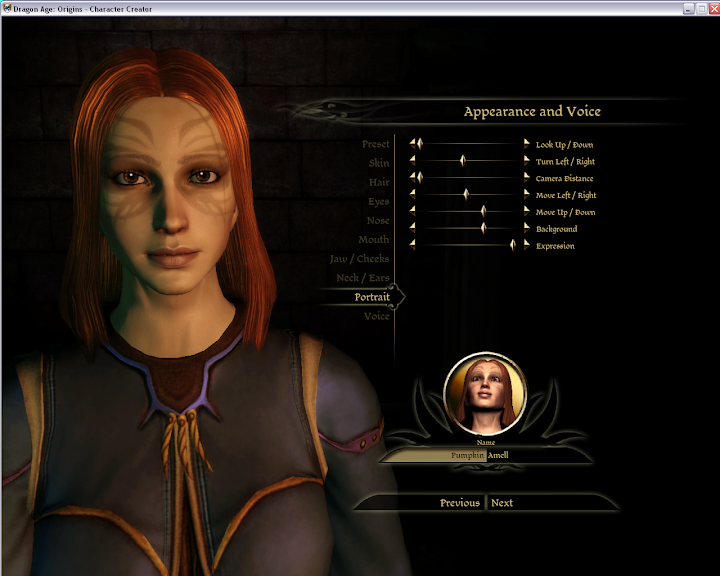Select the Neck / Ears category
The height and width of the screenshot is (576, 720).
[x=363, y=277]
